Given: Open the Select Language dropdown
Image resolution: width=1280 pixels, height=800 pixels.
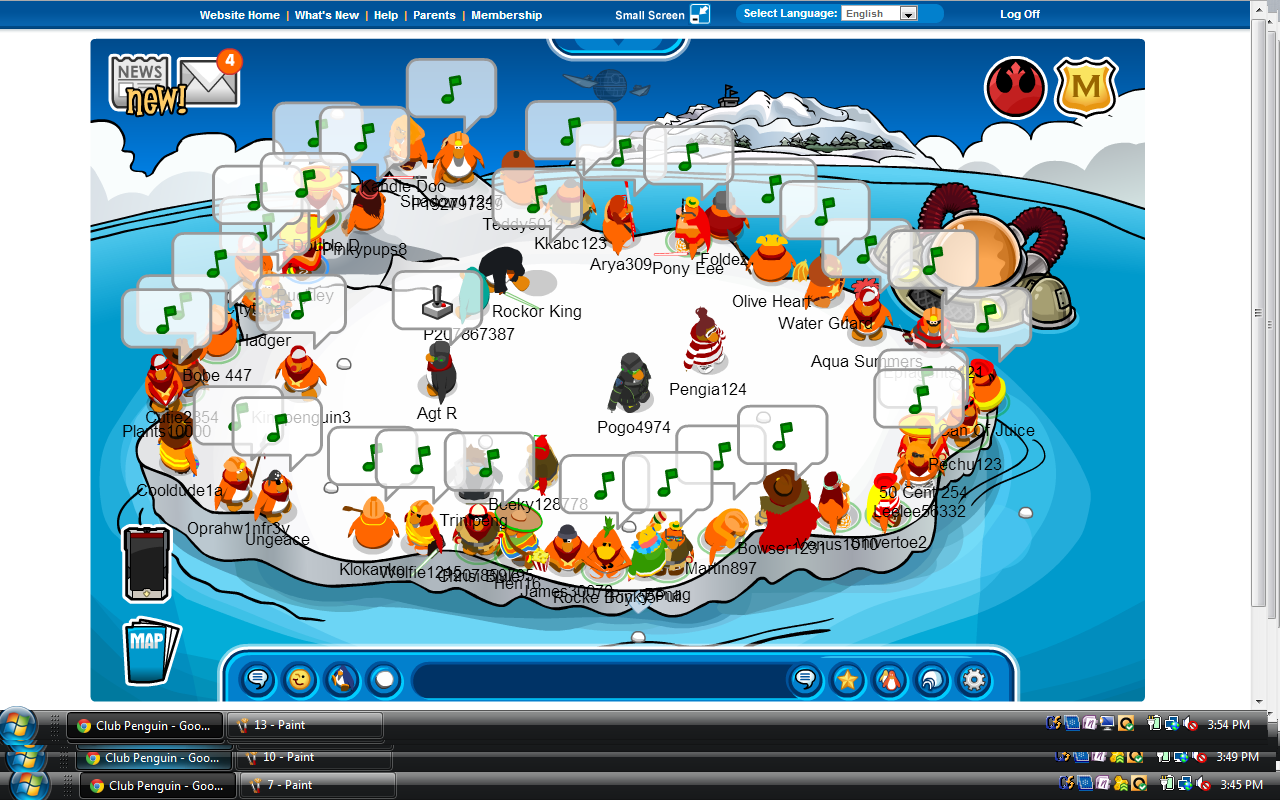Looking at the screenshot, I should (x=880, y=14).
